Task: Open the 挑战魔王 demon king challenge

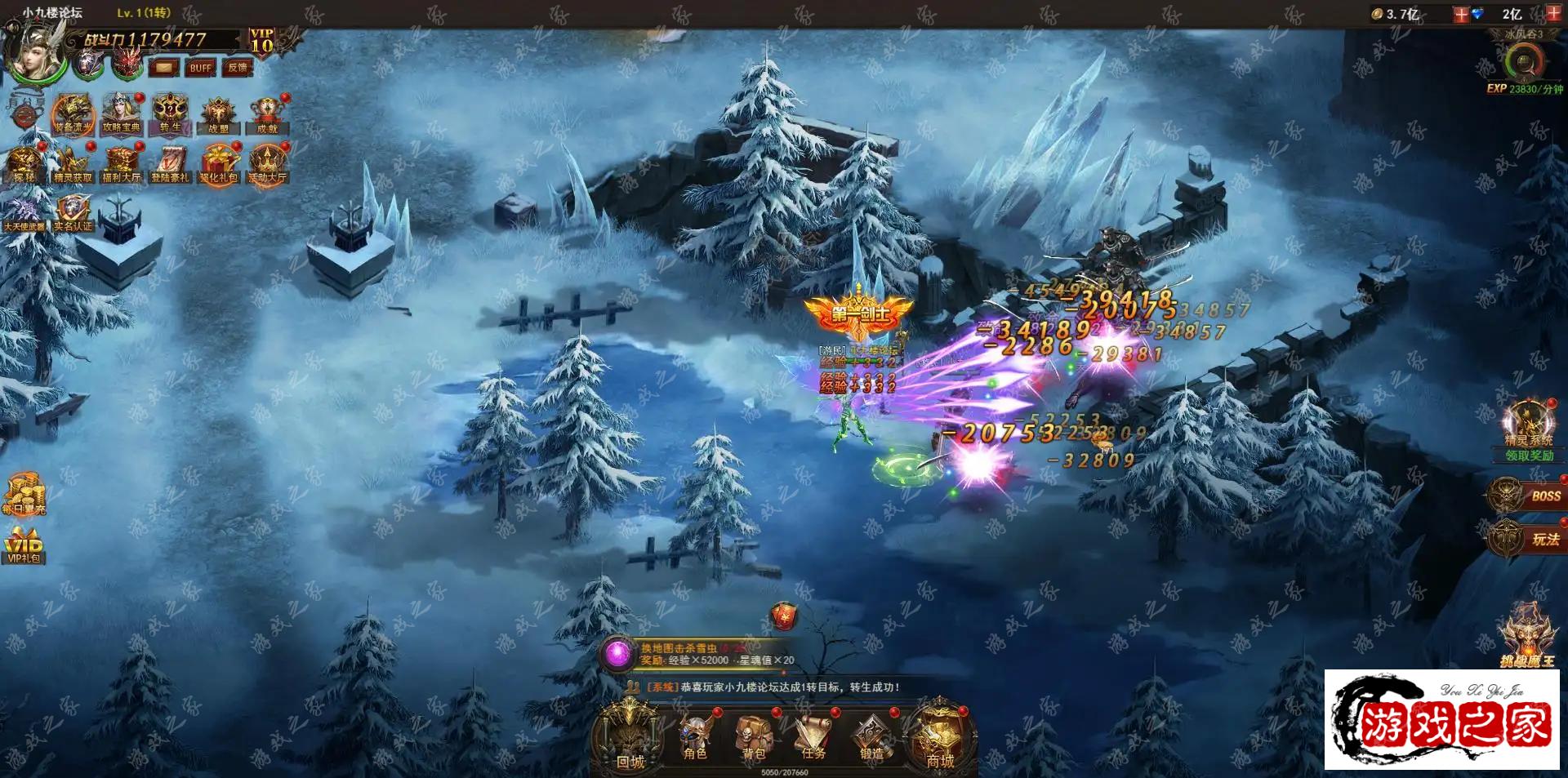Action: click(1526, 637)
